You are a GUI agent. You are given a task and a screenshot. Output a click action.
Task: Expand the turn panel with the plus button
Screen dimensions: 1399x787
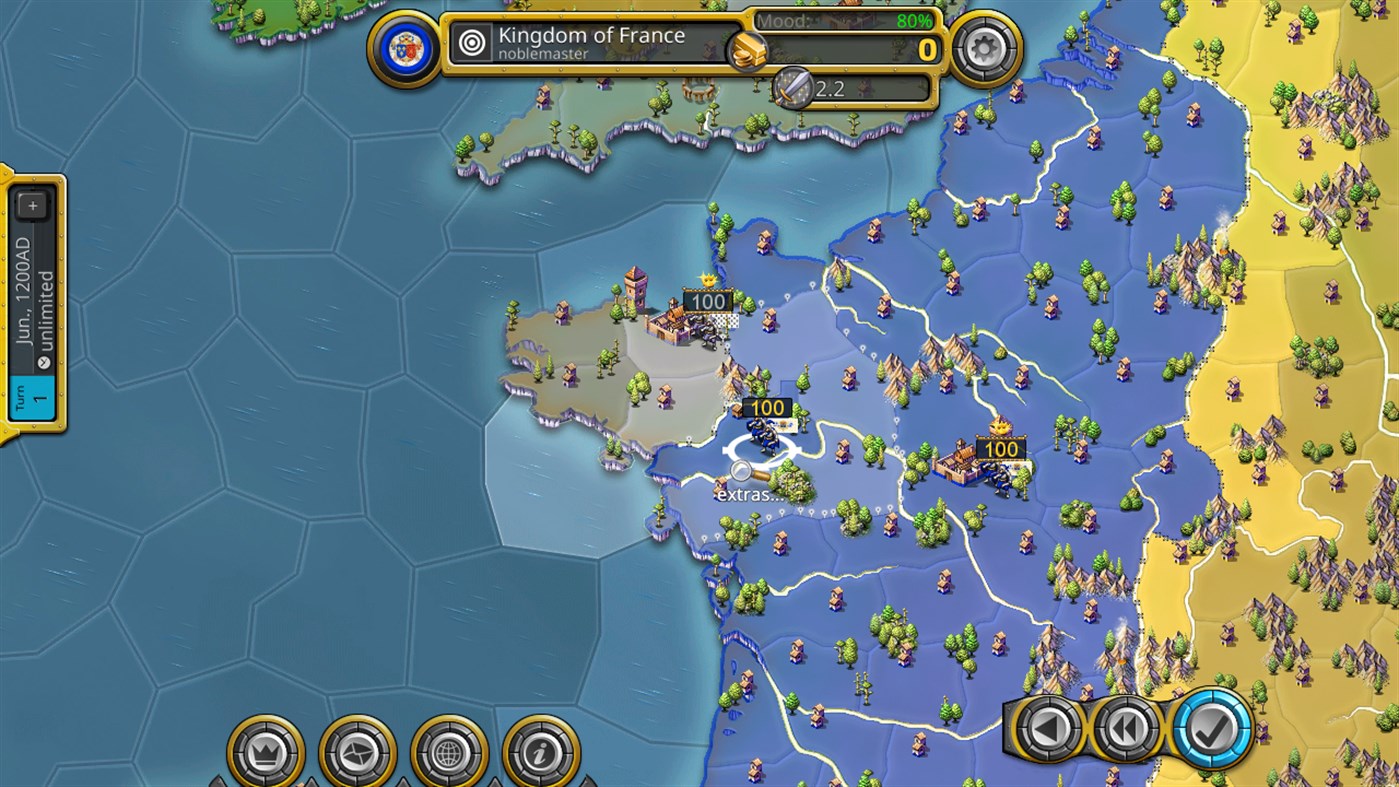(33, 204)
